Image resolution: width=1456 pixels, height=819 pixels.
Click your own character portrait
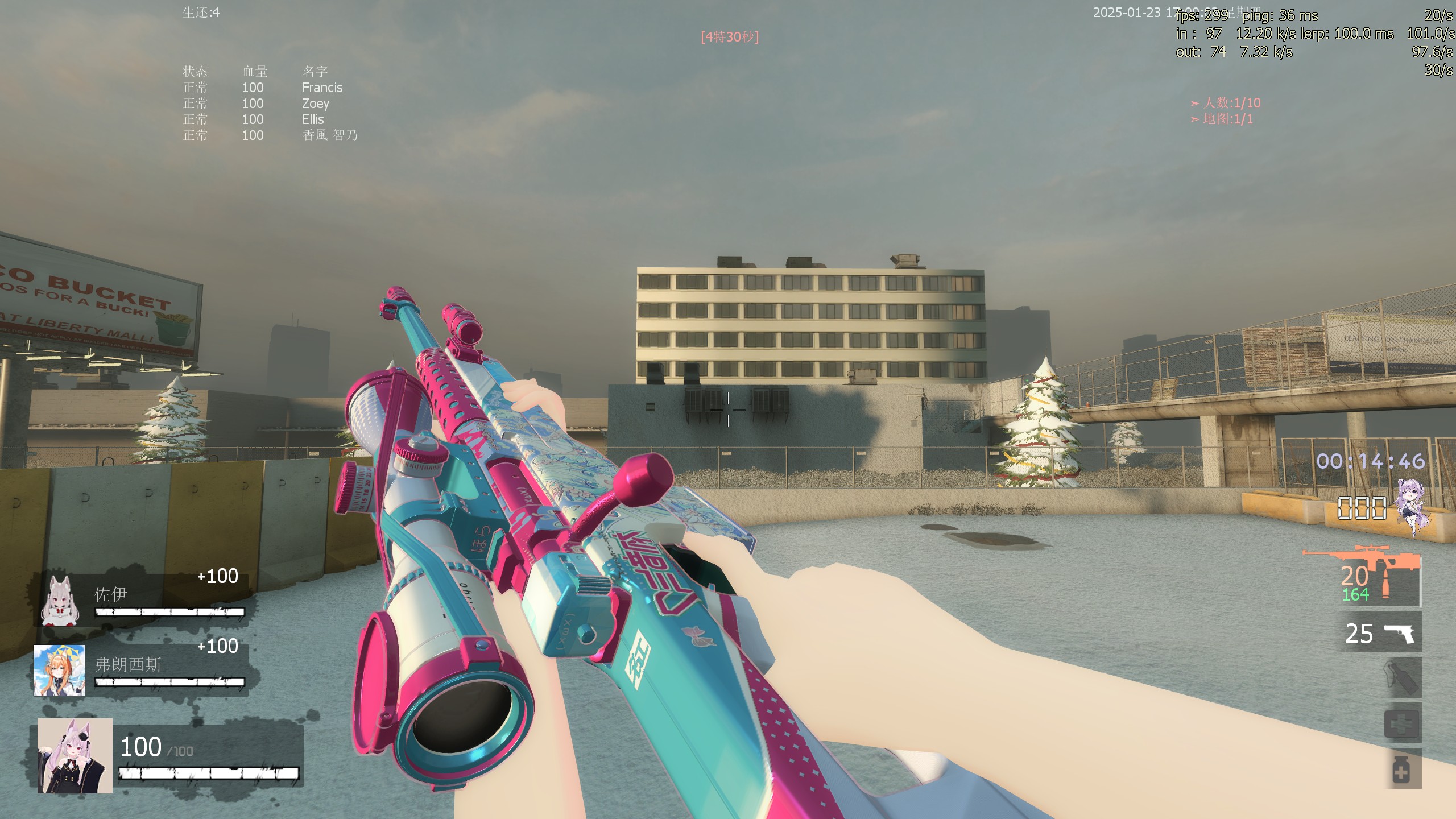click(75, 756)
